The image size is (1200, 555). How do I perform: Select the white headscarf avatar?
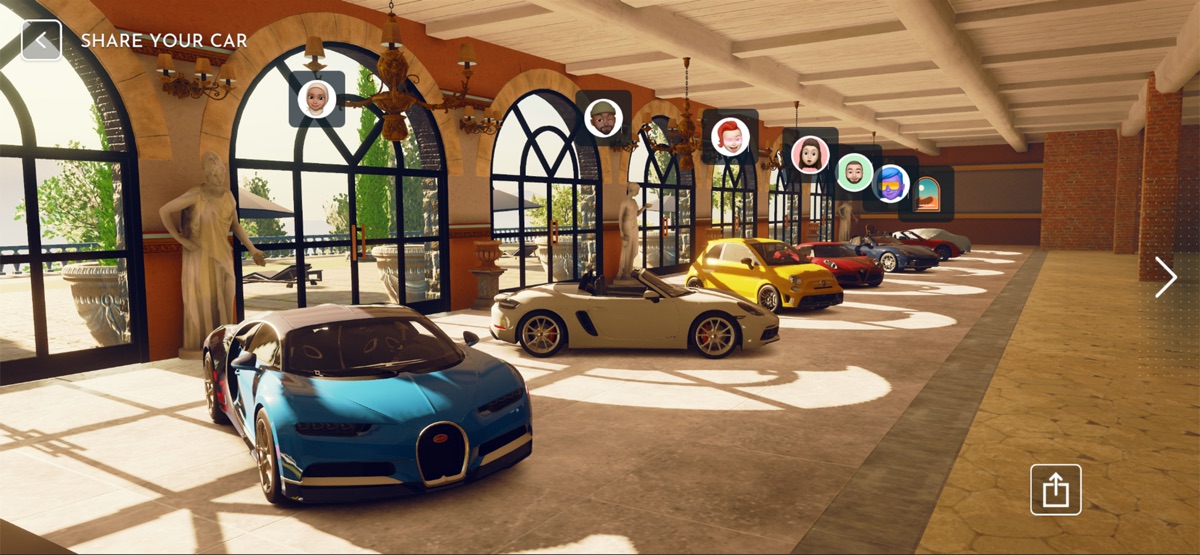[x=317, y=99]
